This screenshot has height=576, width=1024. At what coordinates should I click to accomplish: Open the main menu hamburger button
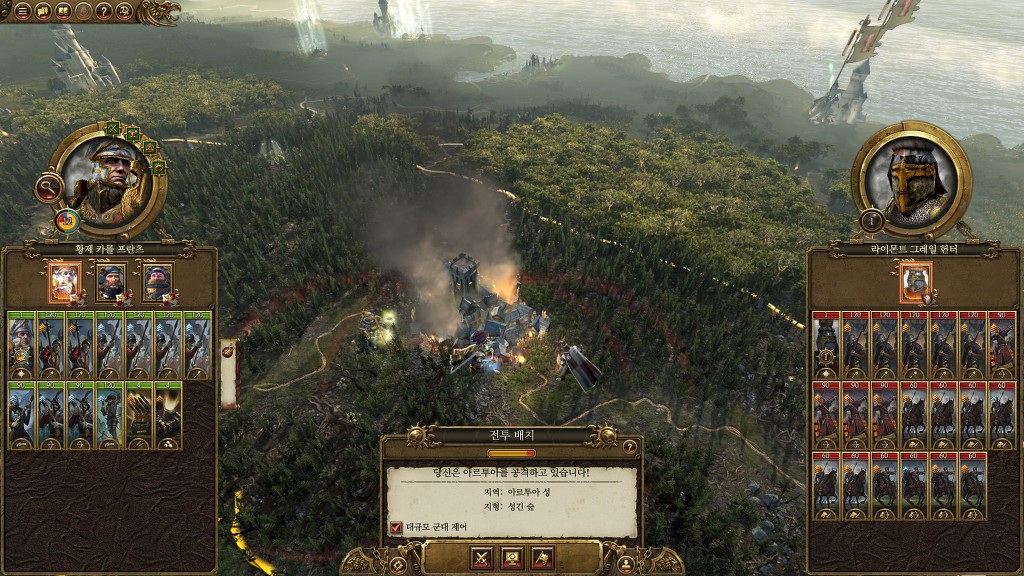pyautogui.click(x=21, y=11)
